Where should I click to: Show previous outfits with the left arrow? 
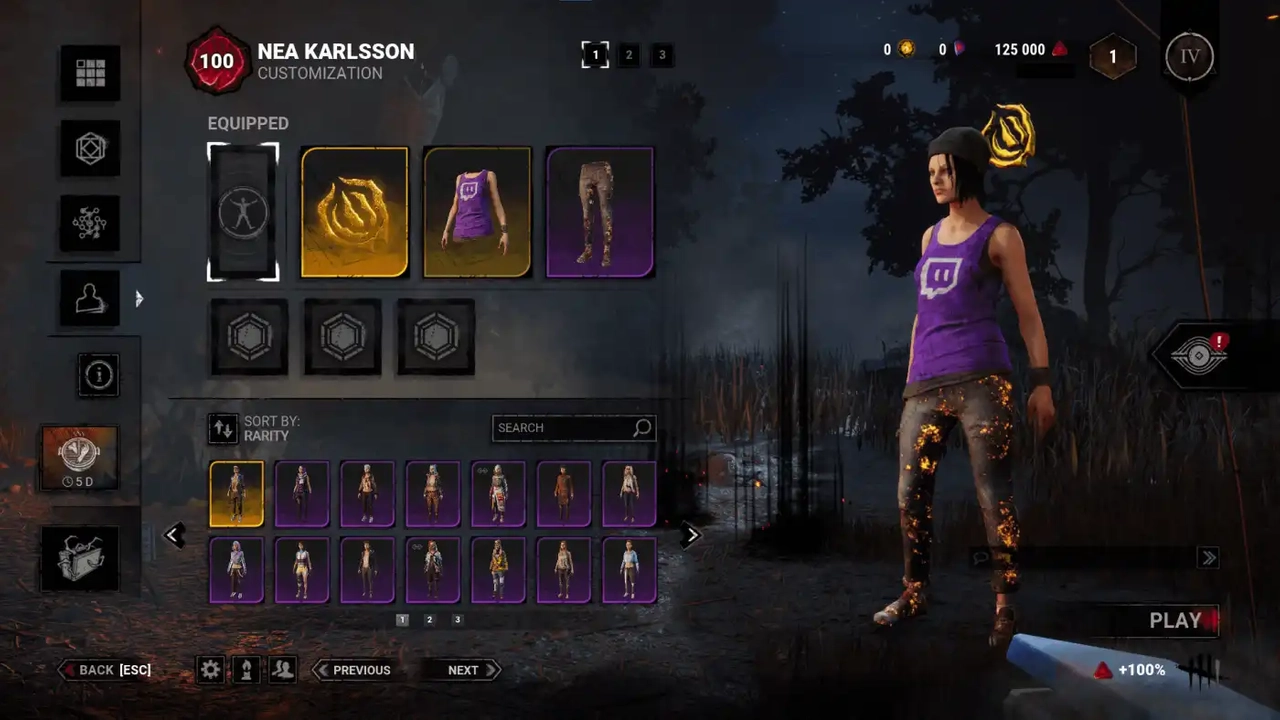point(174,536)
